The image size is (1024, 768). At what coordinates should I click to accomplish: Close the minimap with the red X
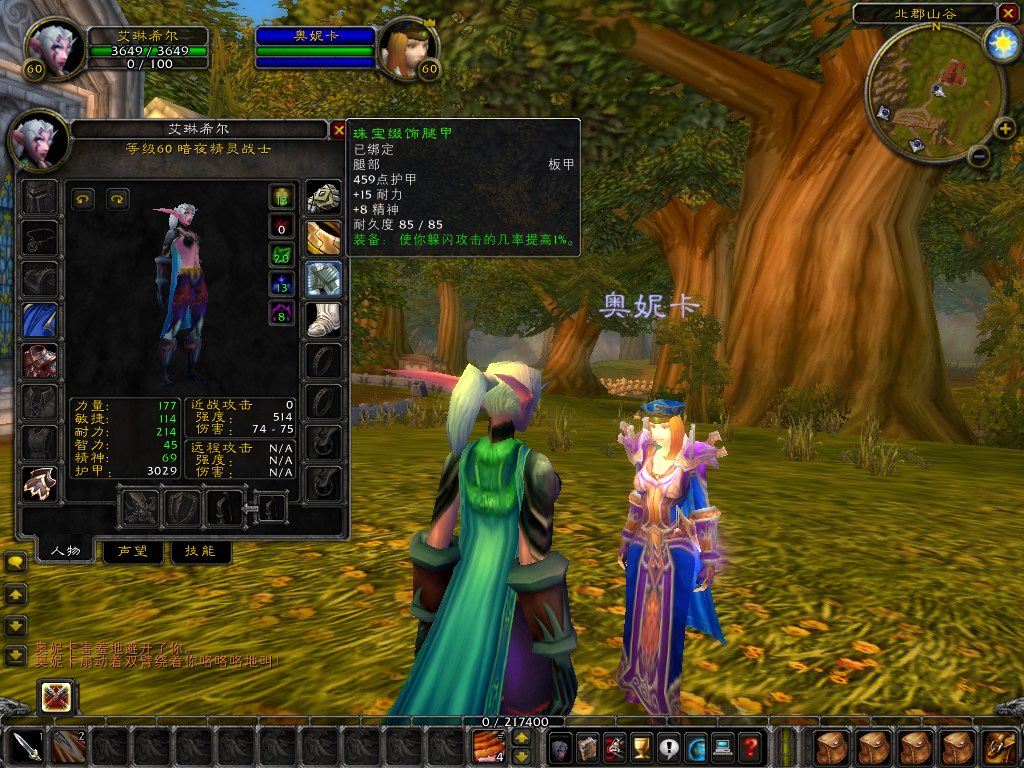tap(1008, 13)
